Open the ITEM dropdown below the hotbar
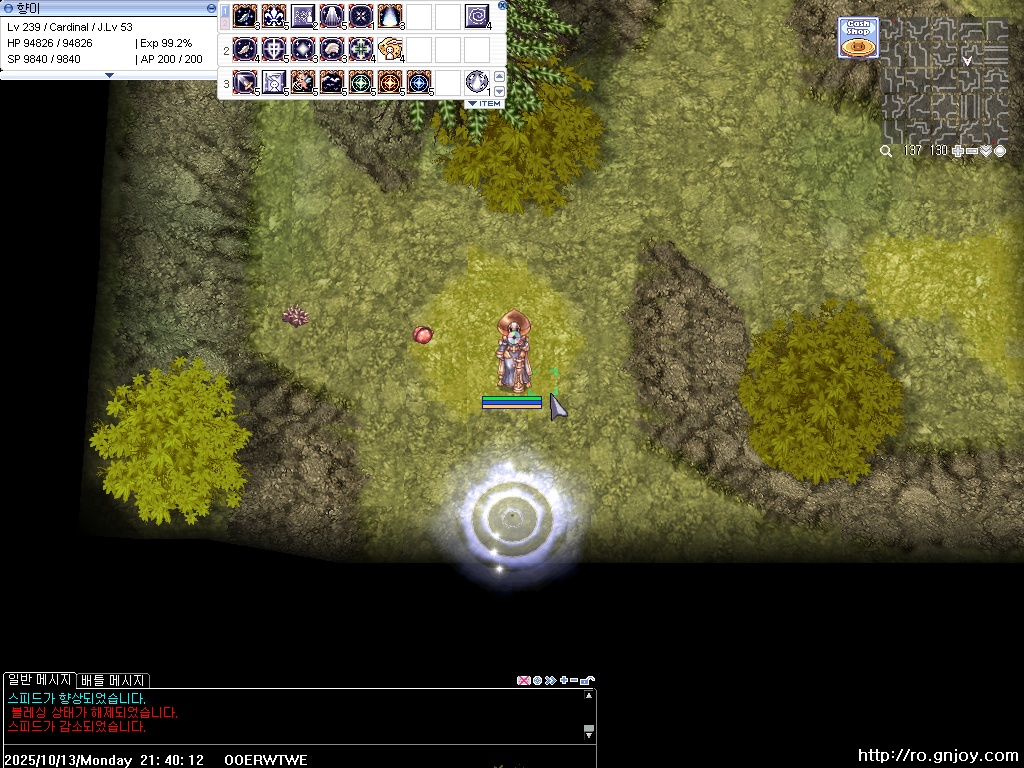1024x768 pixels. click(x=485, y=104)
